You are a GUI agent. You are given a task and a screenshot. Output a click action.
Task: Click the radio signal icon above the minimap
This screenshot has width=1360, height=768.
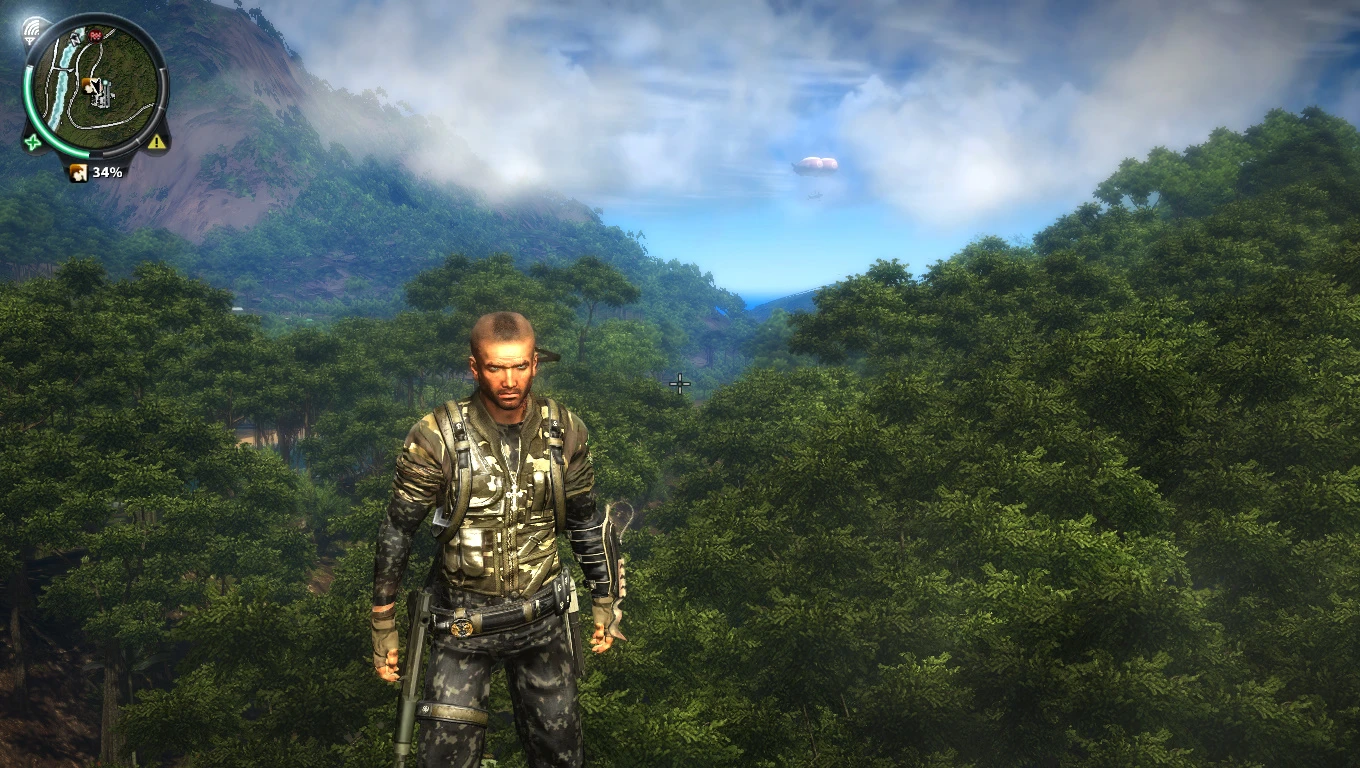32,28
